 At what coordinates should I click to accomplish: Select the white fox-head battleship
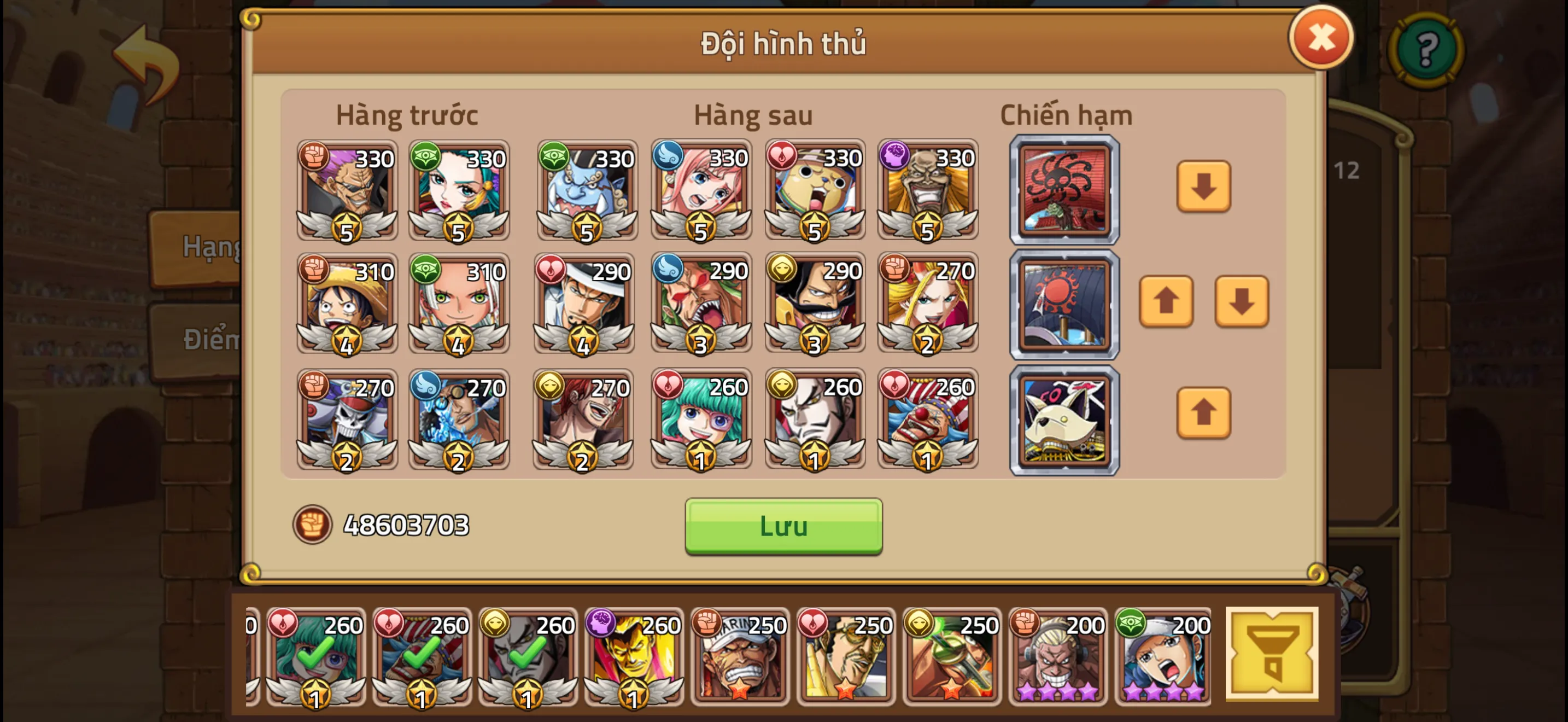[x=1064, y=420]
